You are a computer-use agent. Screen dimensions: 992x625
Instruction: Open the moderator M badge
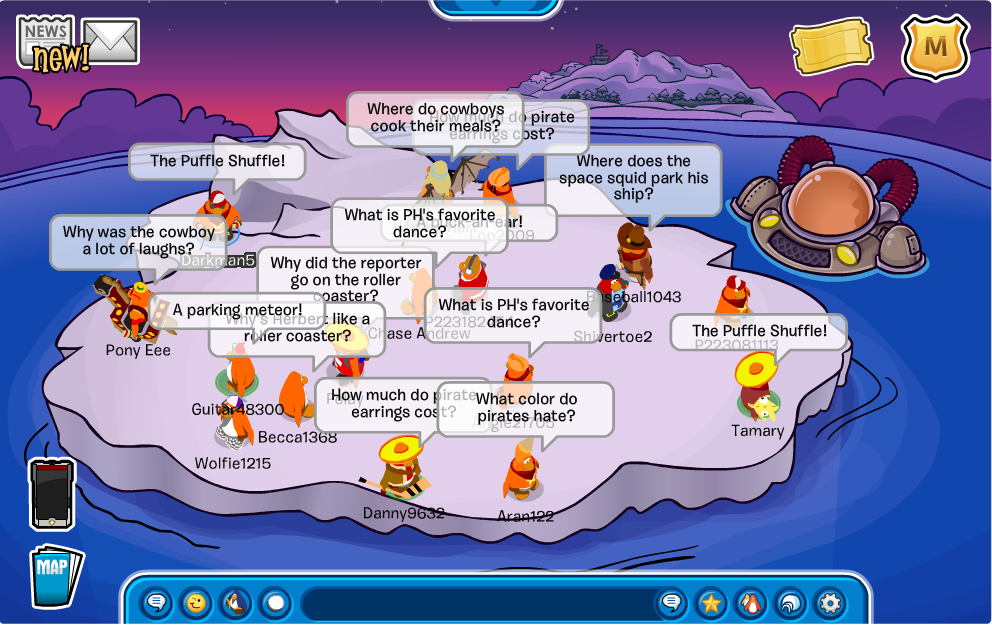point(935,46)
